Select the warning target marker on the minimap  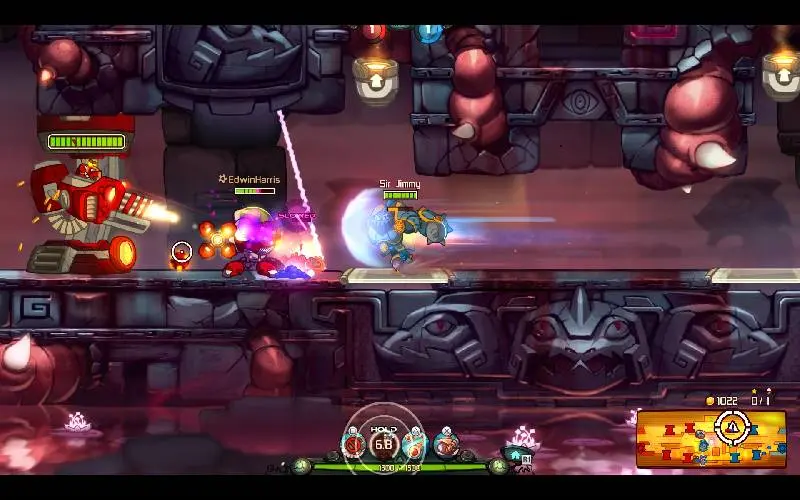point(733,427)
